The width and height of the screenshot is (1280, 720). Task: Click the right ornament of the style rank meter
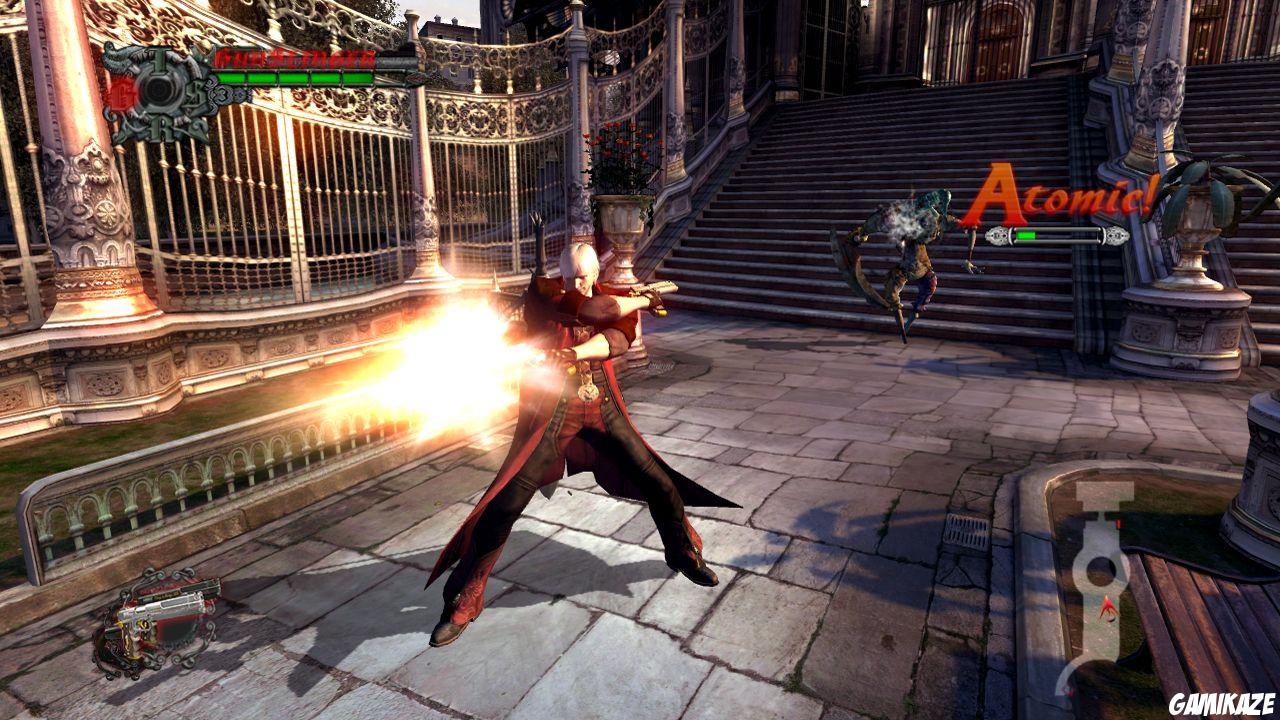(1115, 235)
